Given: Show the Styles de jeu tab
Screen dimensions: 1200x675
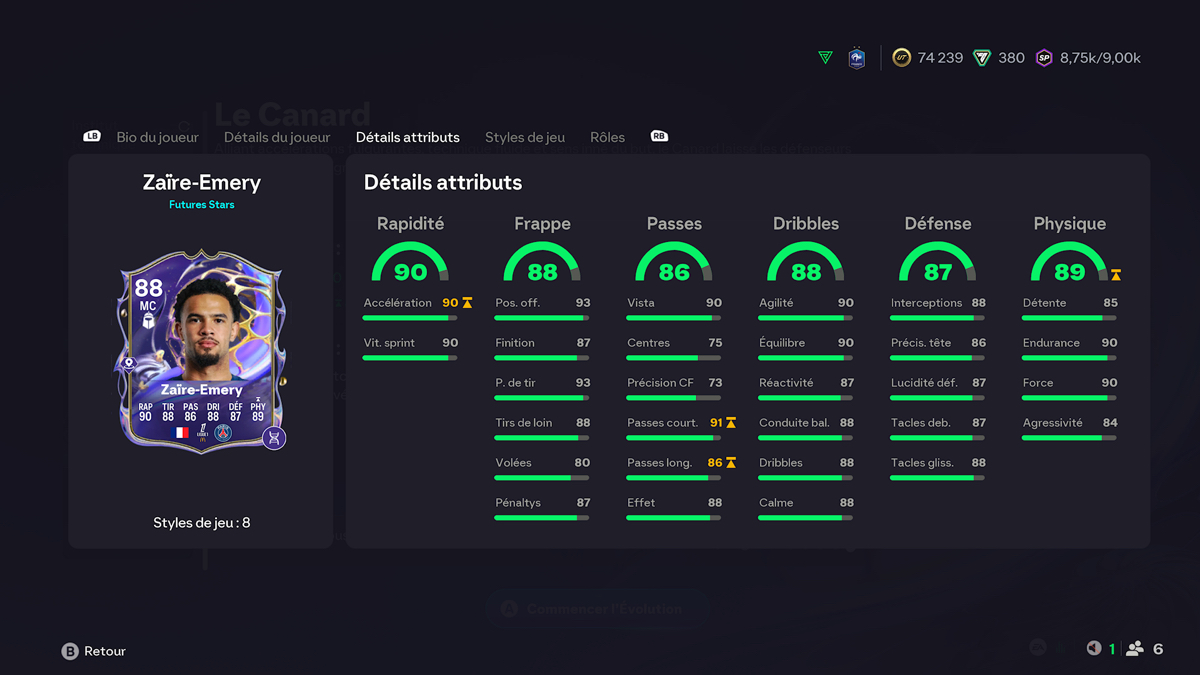Looking at the screenshot, I should coord(525,137).
